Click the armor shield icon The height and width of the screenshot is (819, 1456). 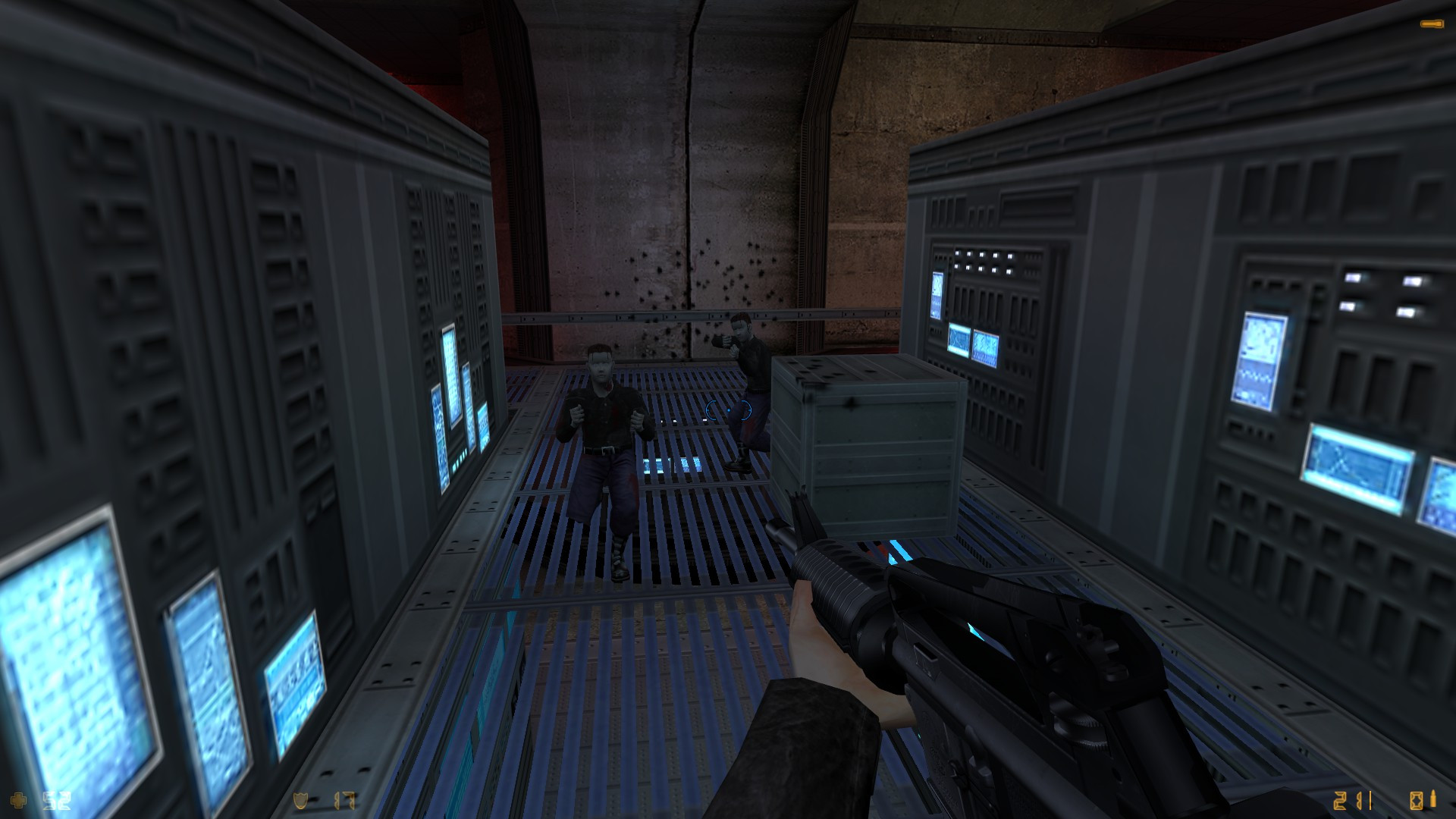301,801
